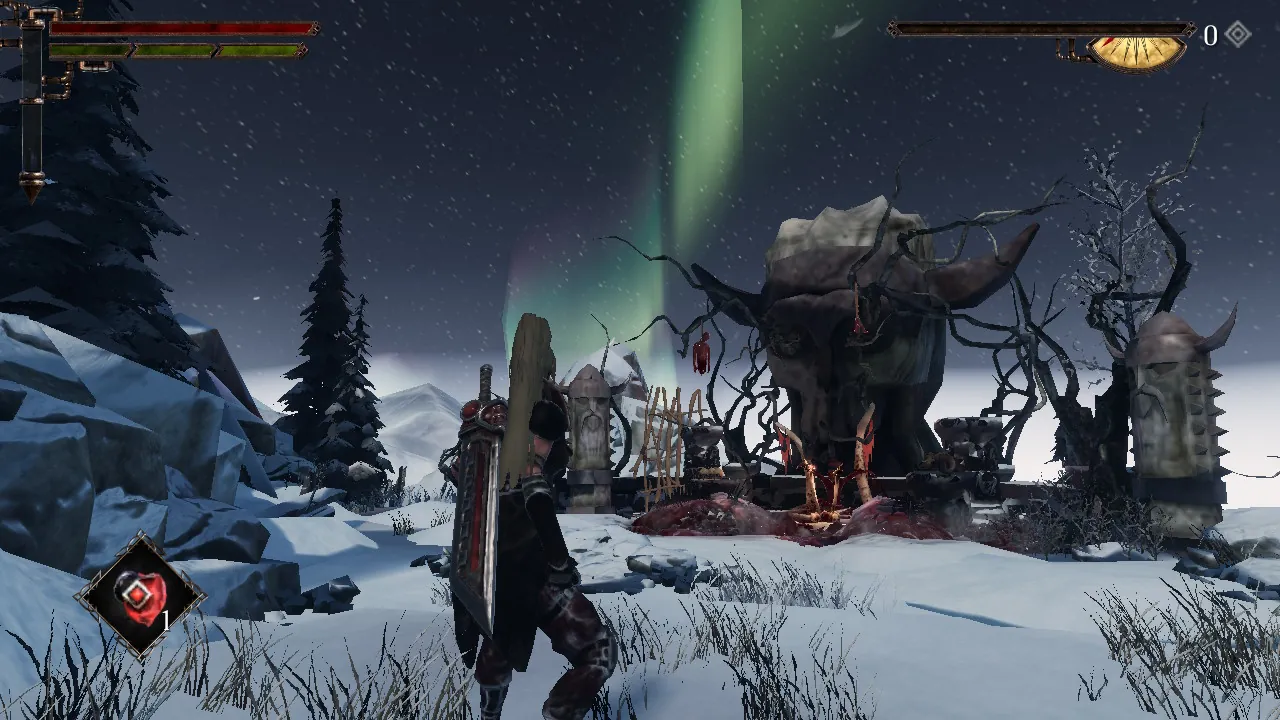Select the wooden ladder leaning near the shrine

[x=666, y=440]
